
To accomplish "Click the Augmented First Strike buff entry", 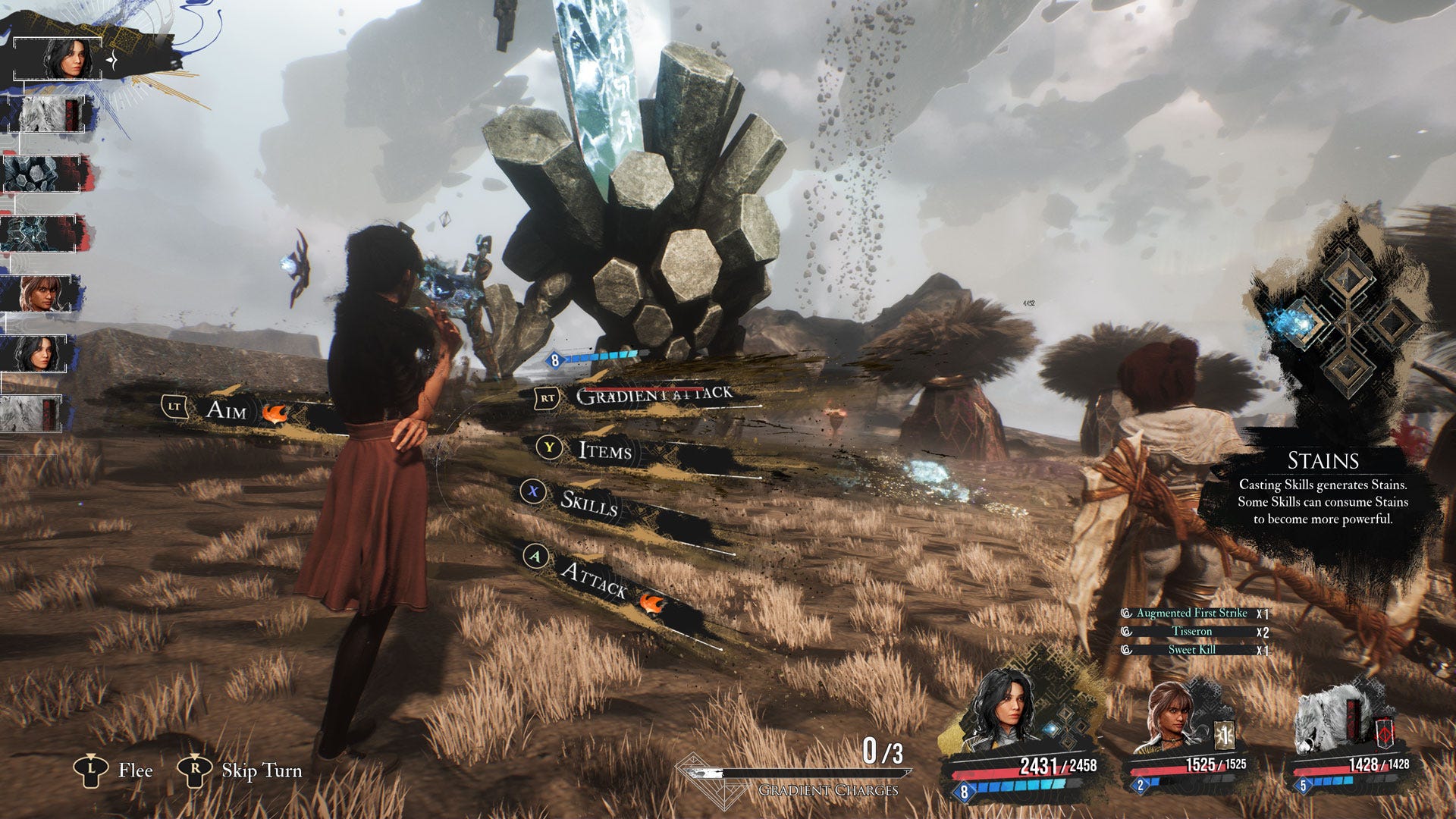I will click(x=1191, y=613).
